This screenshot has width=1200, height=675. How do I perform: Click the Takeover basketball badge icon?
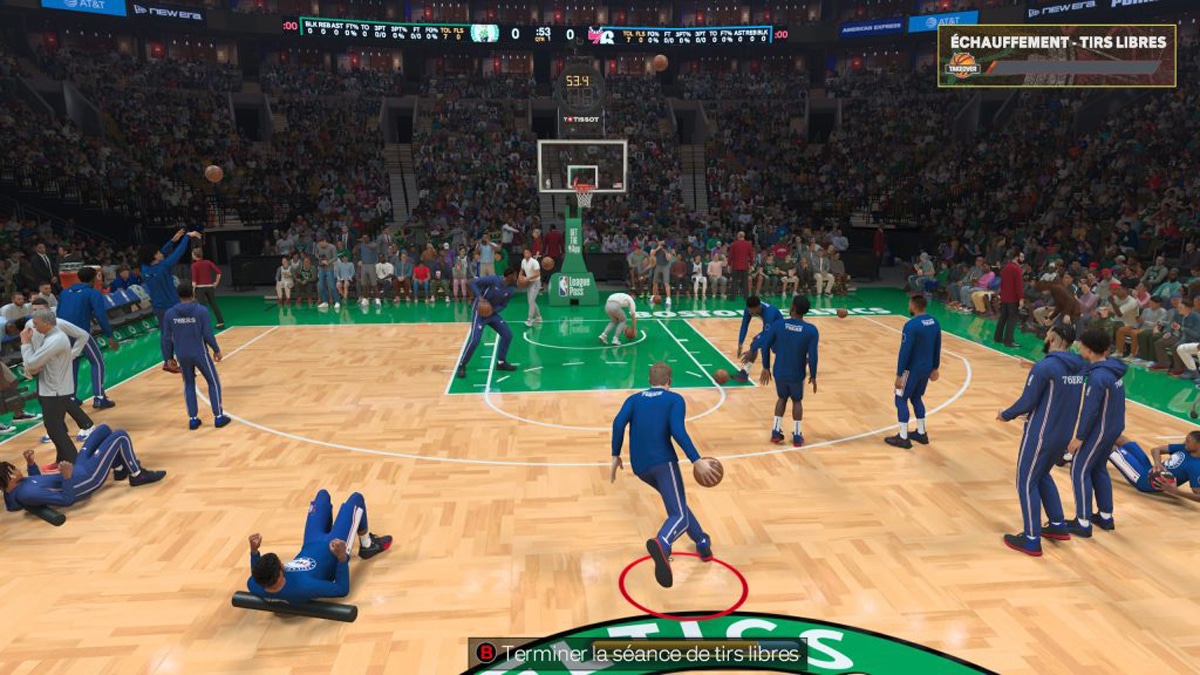pos(963,65)
